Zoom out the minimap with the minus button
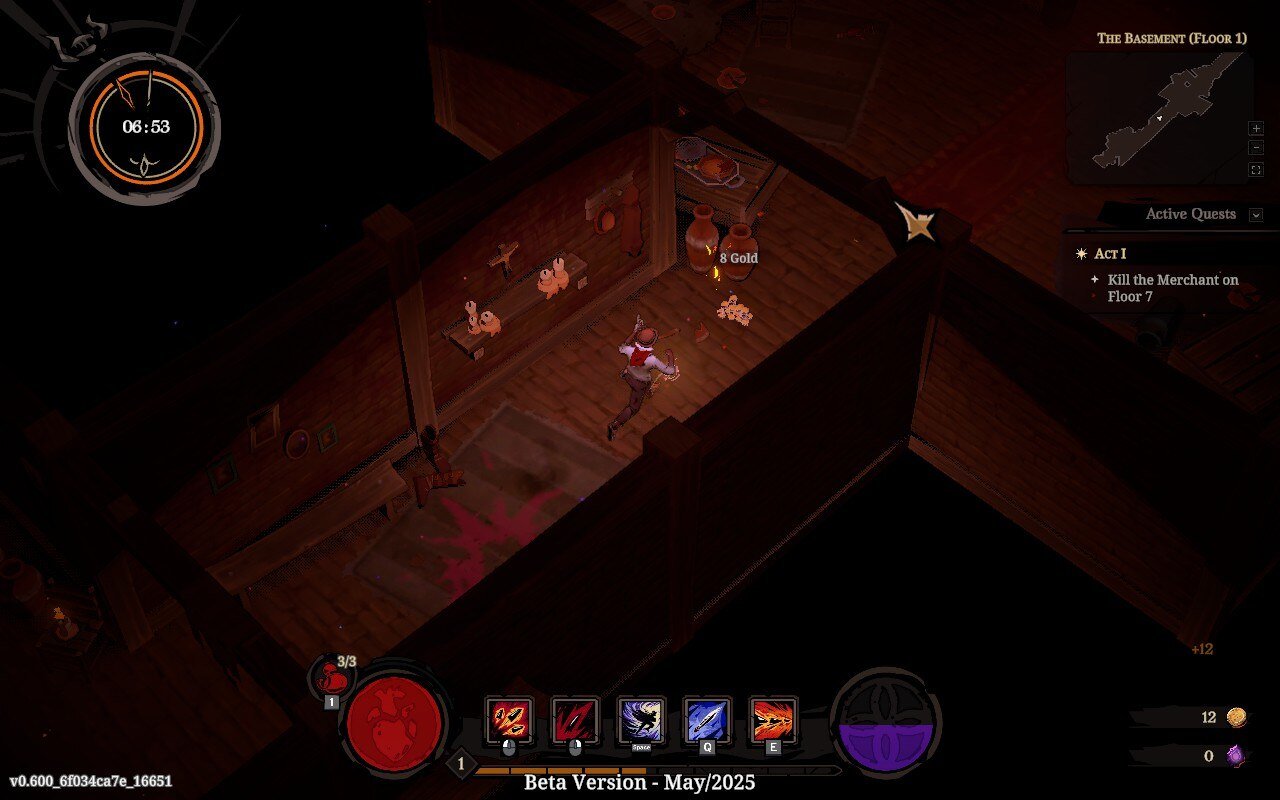Image resolution: width=1280 pixels, height=800 pixels. [x=1257, y=147]
